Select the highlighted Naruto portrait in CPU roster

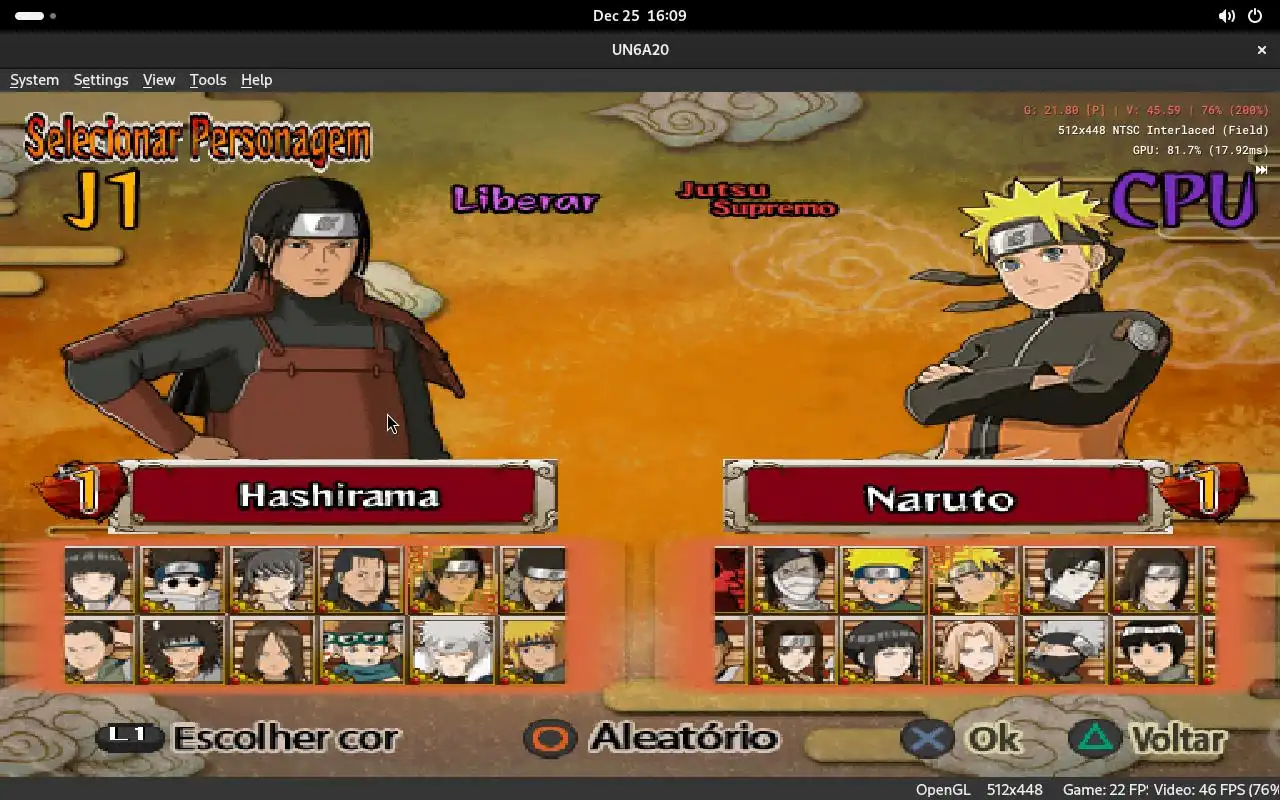pyautogui.click(x=972, y=579)
